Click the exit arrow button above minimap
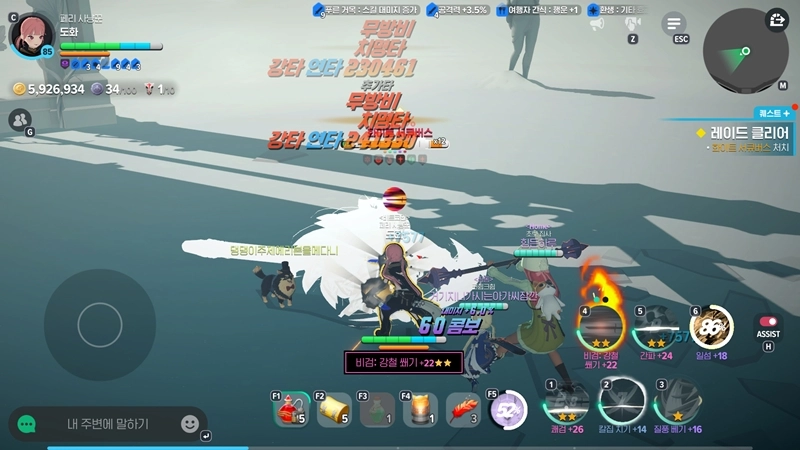800x450 pixels. pyautogui.click(x=777, y=20)
